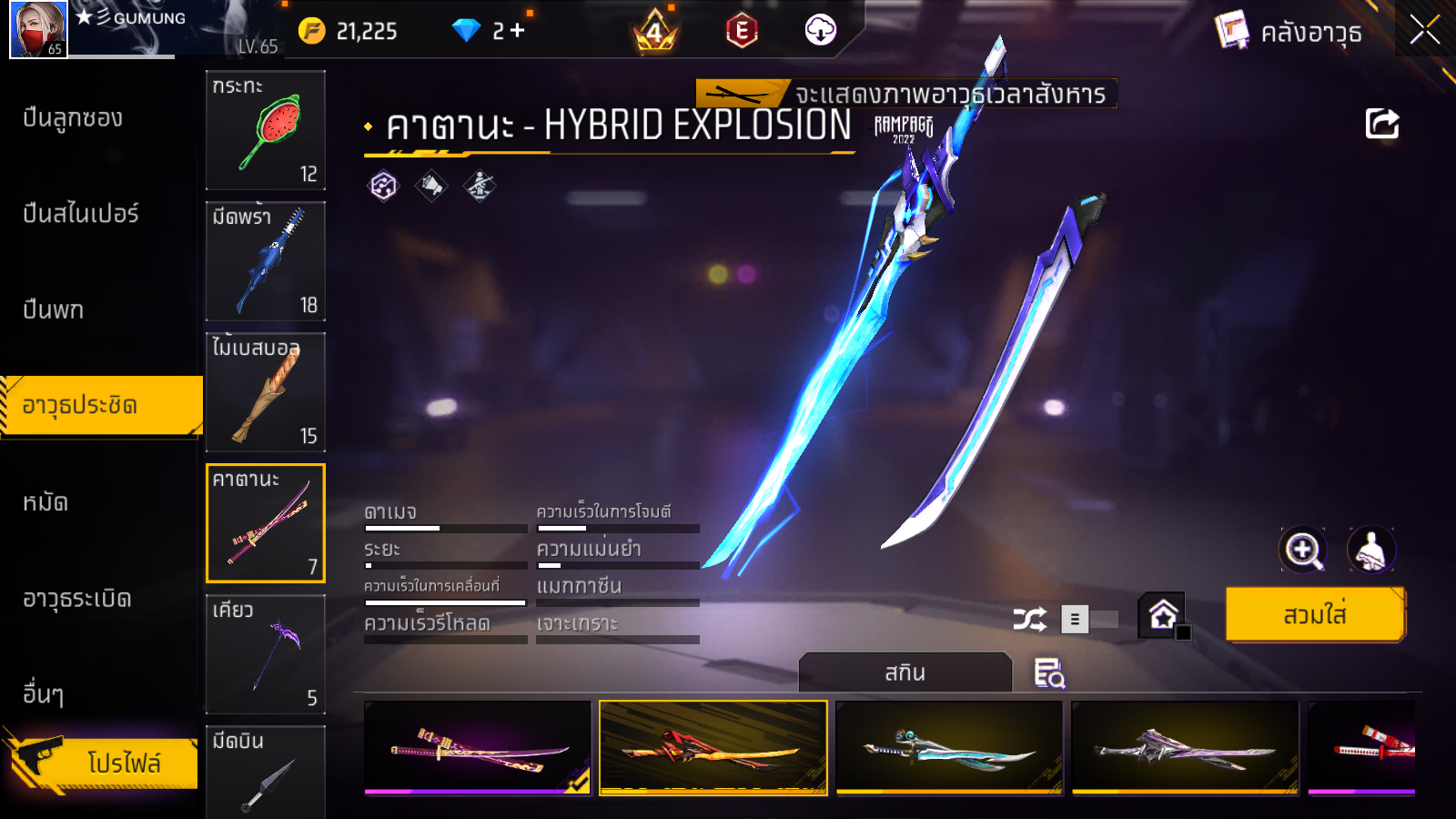The width and height of the screenshot is (1456, 819).
Task: Select the red and orange katana skin
Action: [713, 748]
